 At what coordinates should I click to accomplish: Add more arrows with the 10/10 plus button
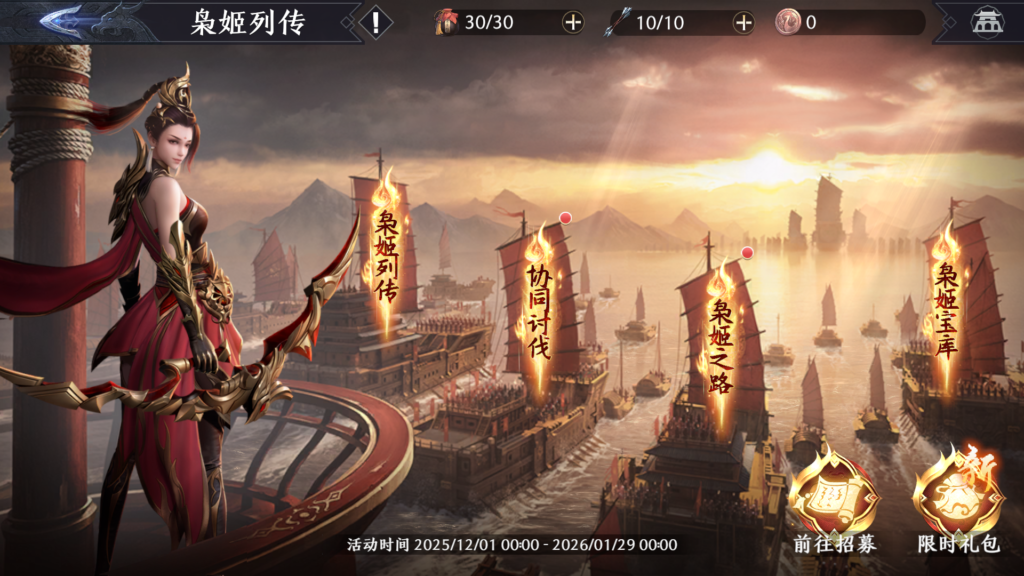pyautogui.click(x=743, y=23)
